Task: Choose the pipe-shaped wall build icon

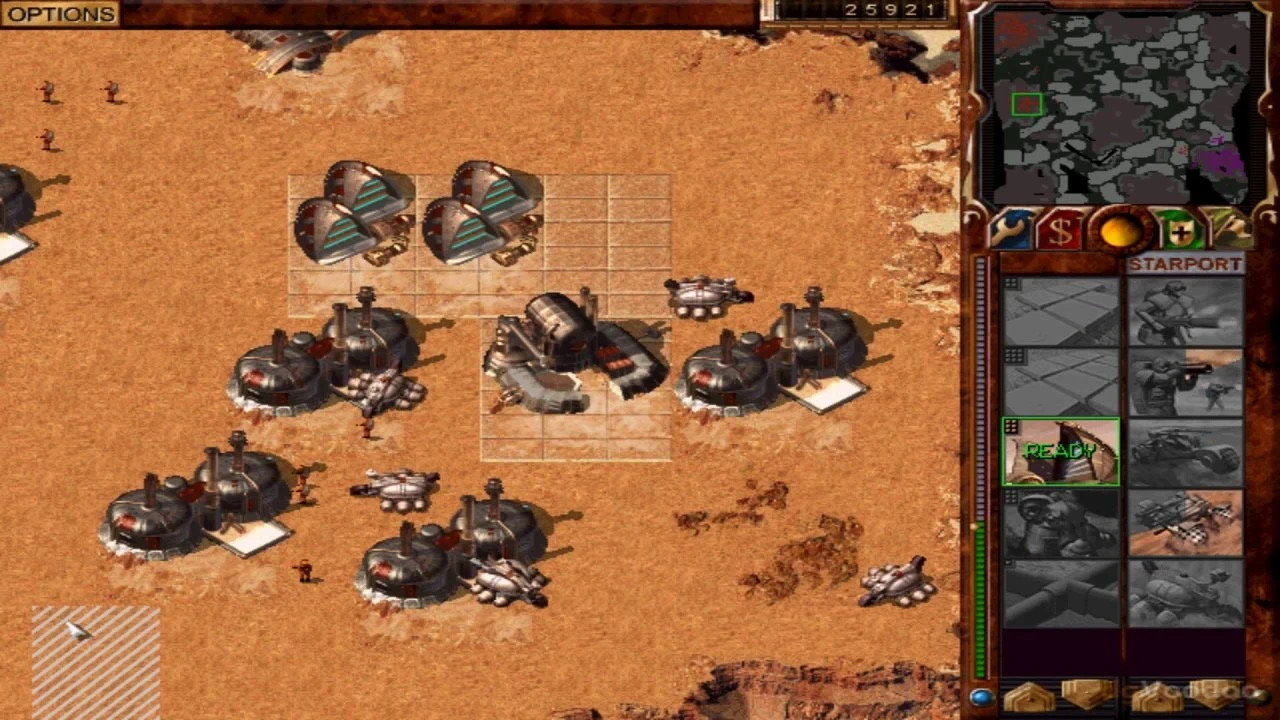Action: 1061,593
